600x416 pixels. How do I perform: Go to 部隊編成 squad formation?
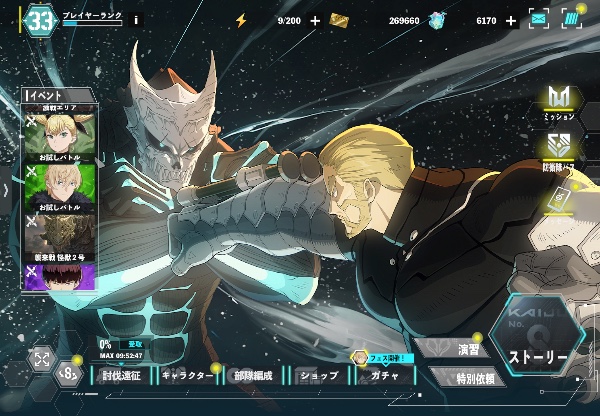tap(253, 376)
